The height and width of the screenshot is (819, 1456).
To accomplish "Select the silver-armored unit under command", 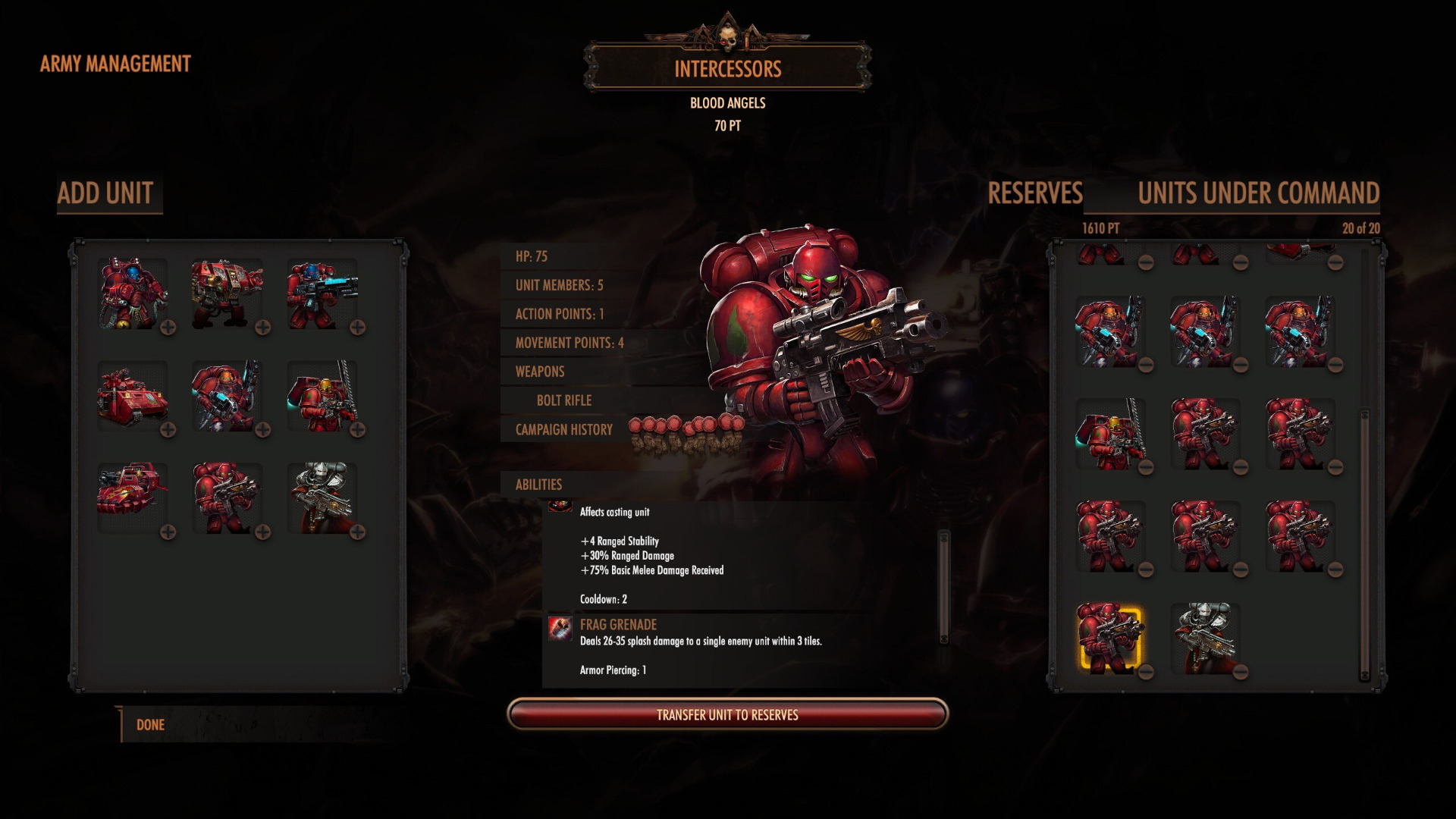I will click(x=1203, y=637).
